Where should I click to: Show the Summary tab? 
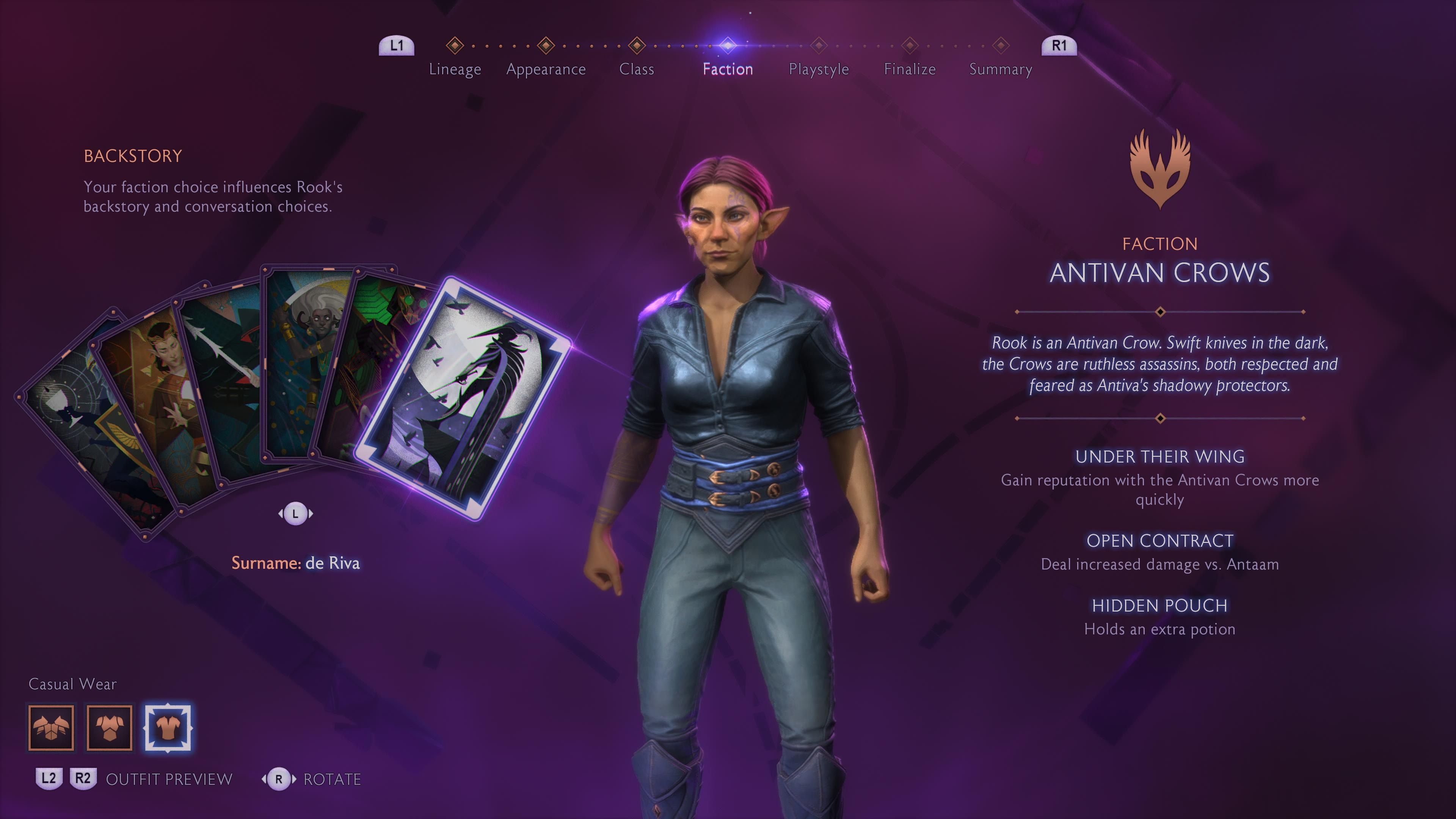(x=1001, y=68)
